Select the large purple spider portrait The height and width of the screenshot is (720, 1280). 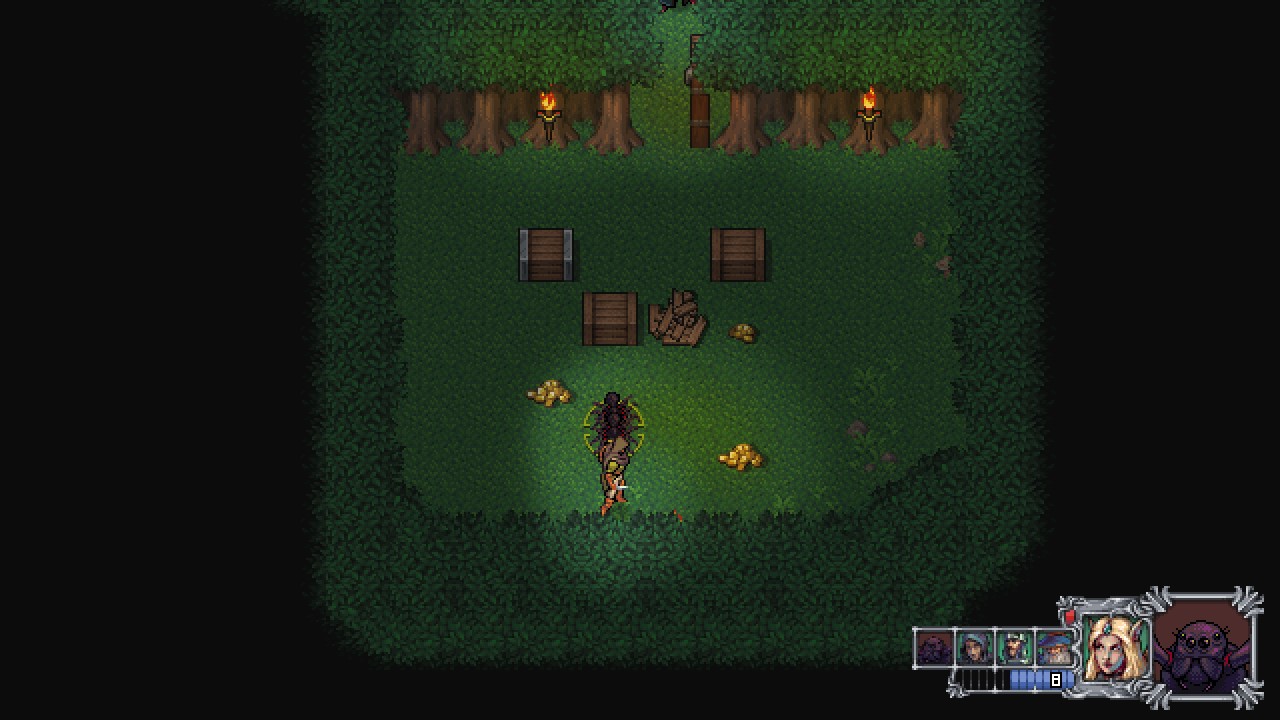tap(1202, 647)
